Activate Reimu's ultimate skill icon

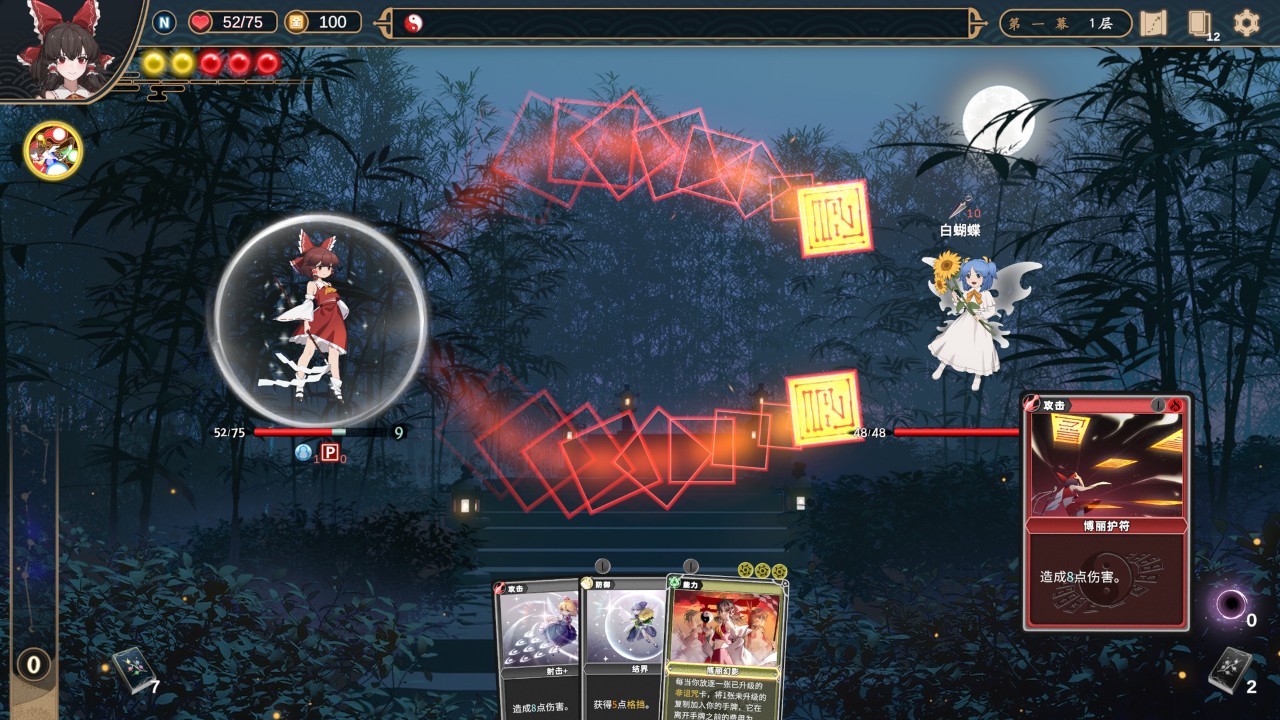coord(53,151)
